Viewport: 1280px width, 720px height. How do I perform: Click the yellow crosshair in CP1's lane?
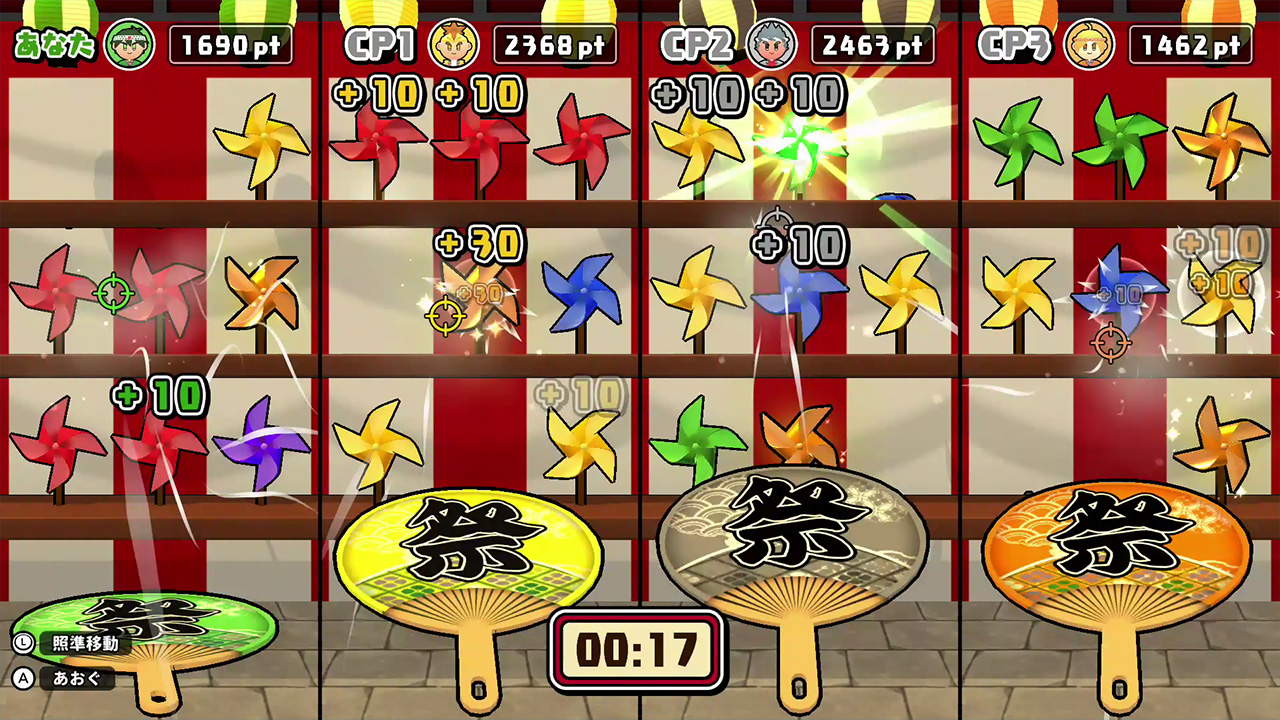click(x=444, y=317)
